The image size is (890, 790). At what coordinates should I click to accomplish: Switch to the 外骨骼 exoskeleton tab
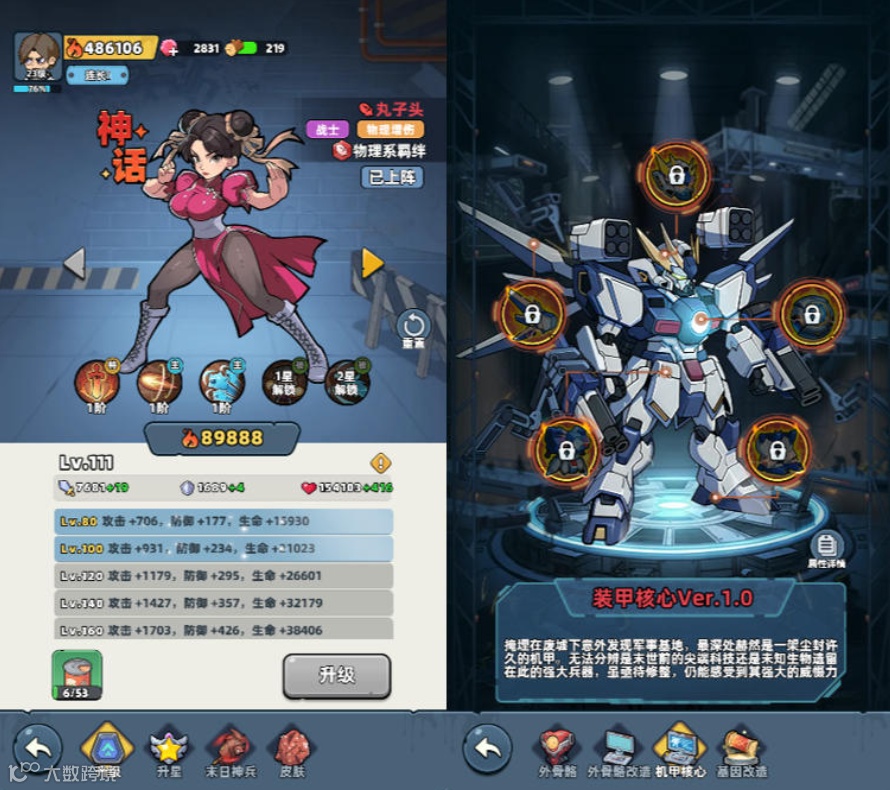pos(557,750)
